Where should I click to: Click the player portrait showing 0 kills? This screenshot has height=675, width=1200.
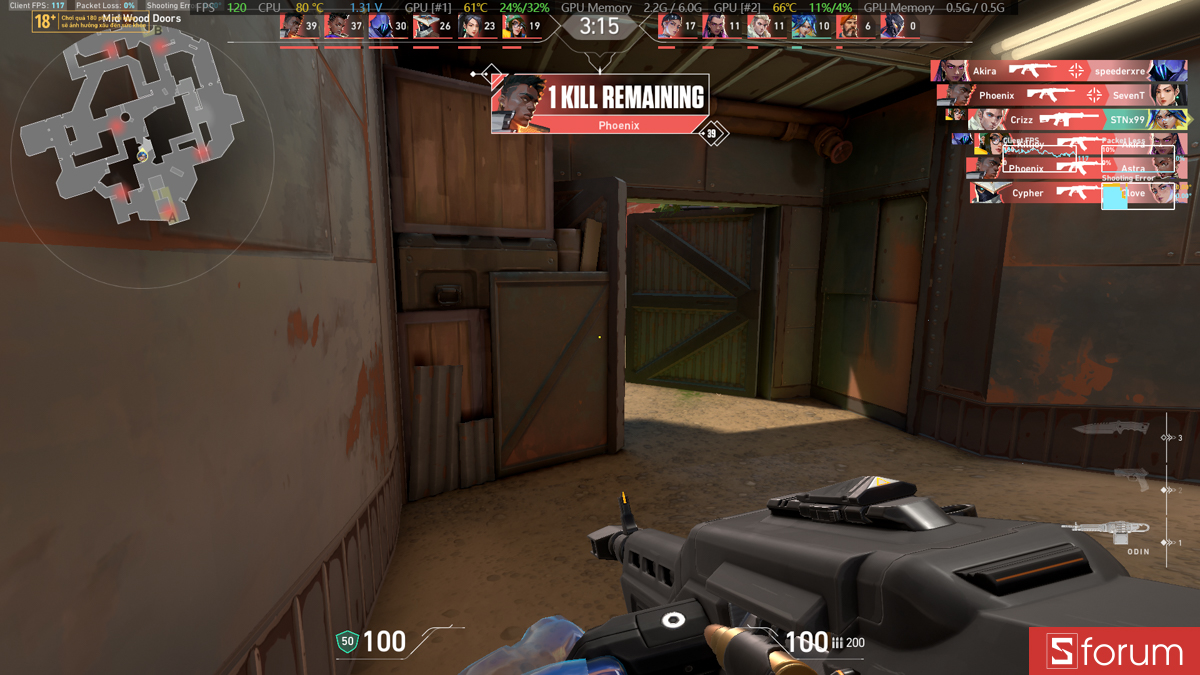coord(893,26)
